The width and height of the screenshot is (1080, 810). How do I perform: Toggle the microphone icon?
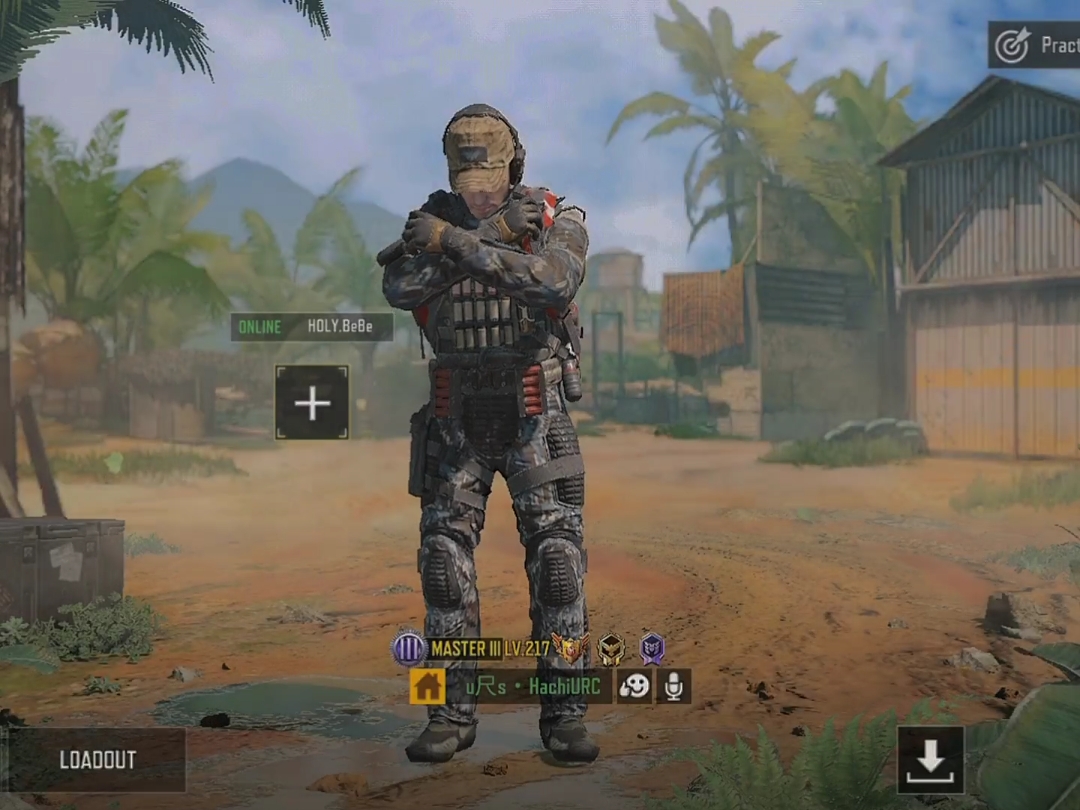coord(673,686)
